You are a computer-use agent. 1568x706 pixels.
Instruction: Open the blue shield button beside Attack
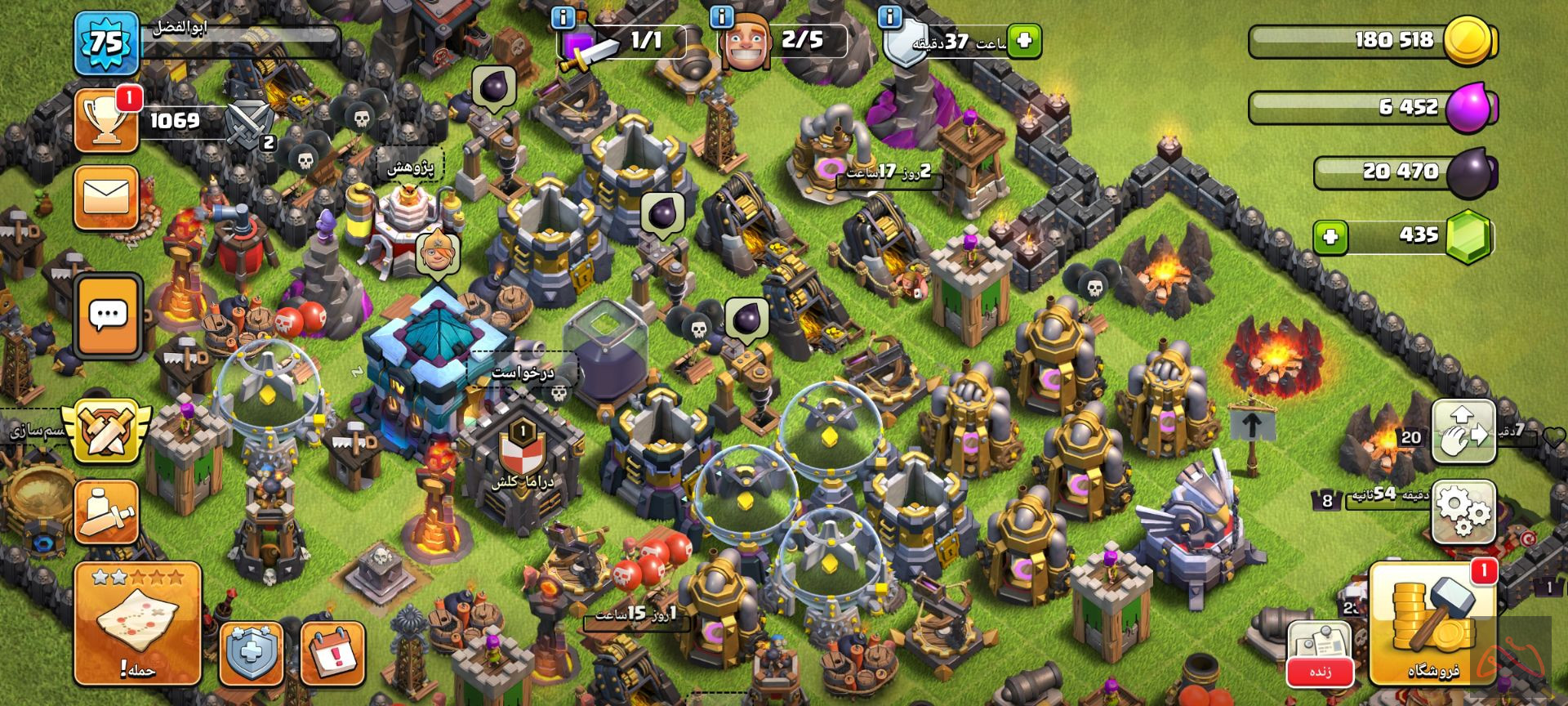(x=252, y=654)
